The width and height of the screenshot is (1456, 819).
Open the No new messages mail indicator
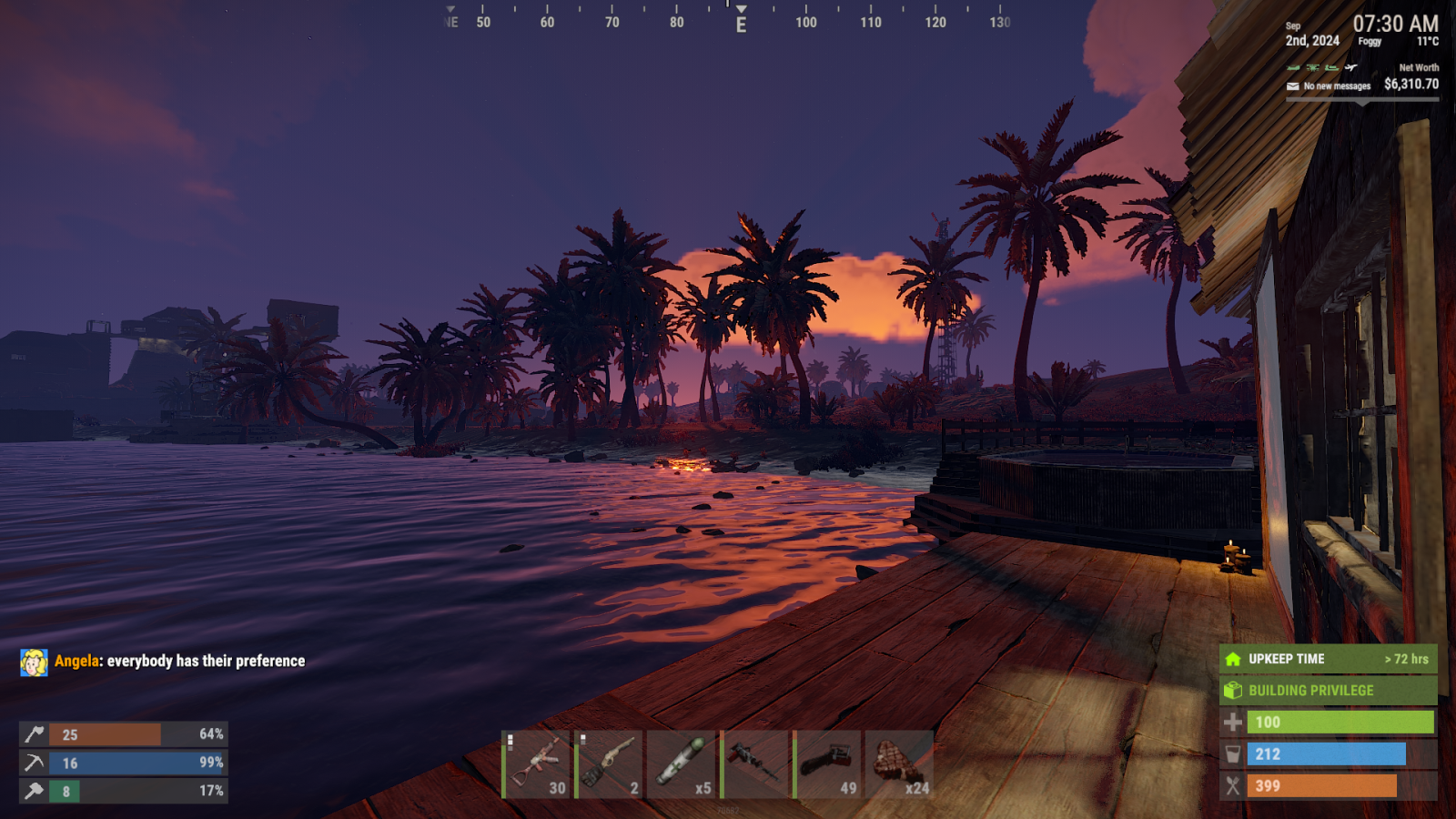point(1328,86)
